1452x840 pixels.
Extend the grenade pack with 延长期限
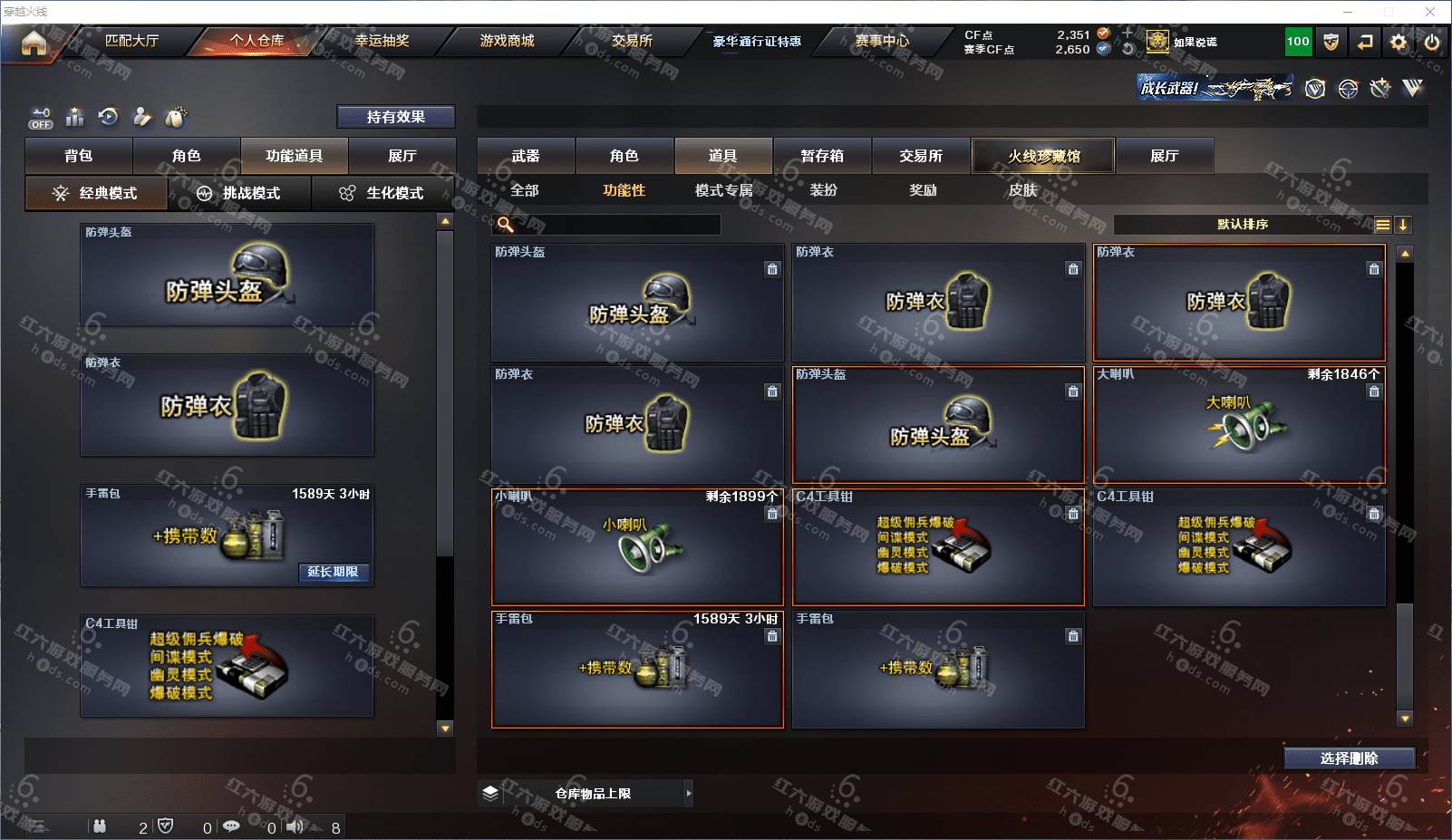click(x=333, y=572)
